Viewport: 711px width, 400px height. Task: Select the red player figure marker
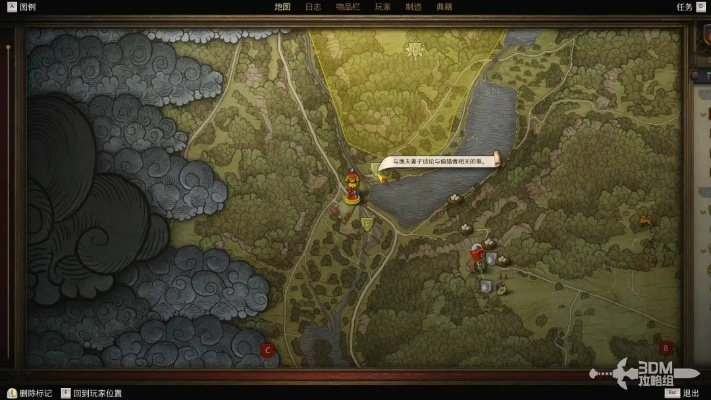tap(352, 187)
